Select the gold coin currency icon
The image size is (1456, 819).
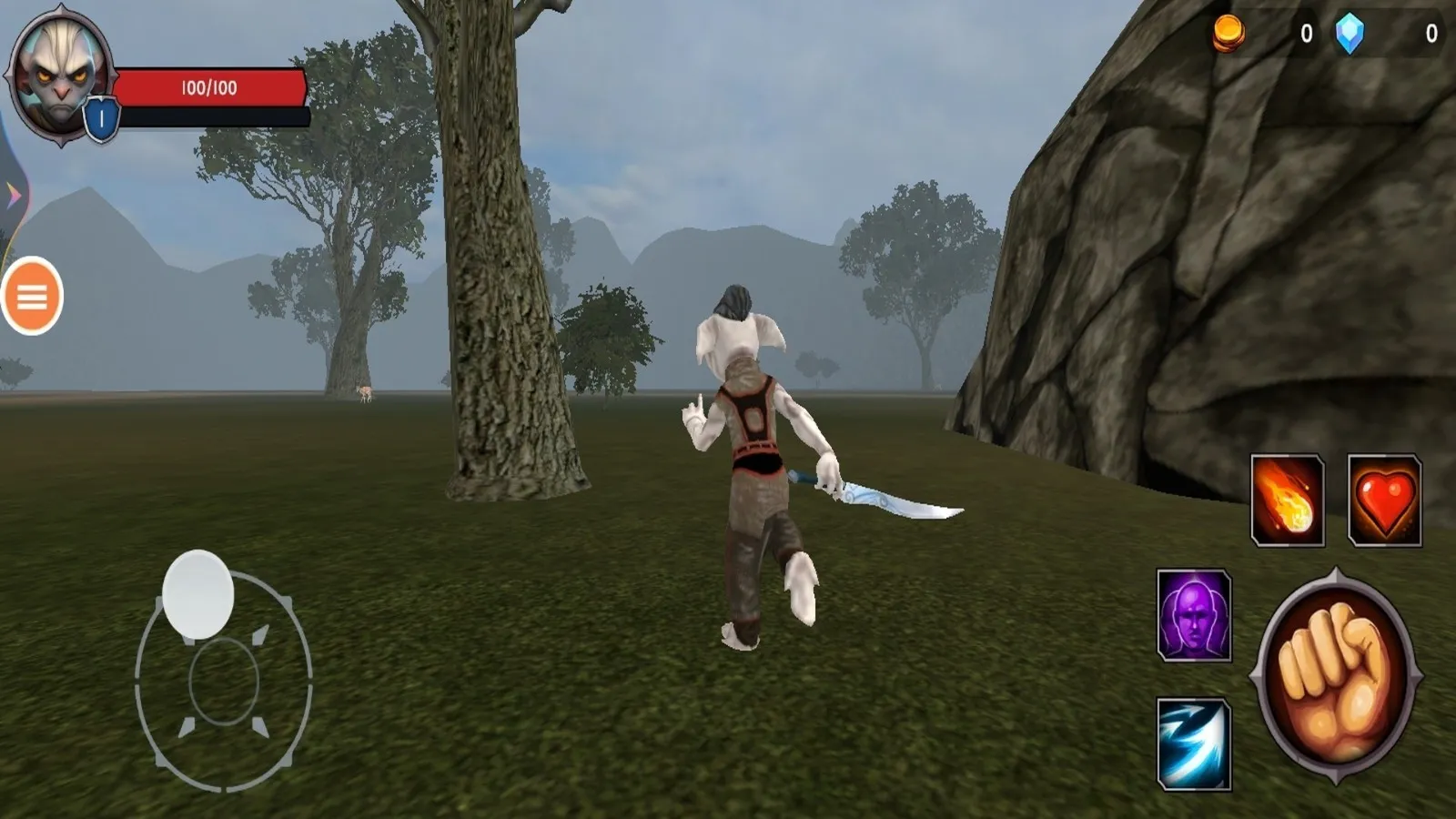(1228, 34)
